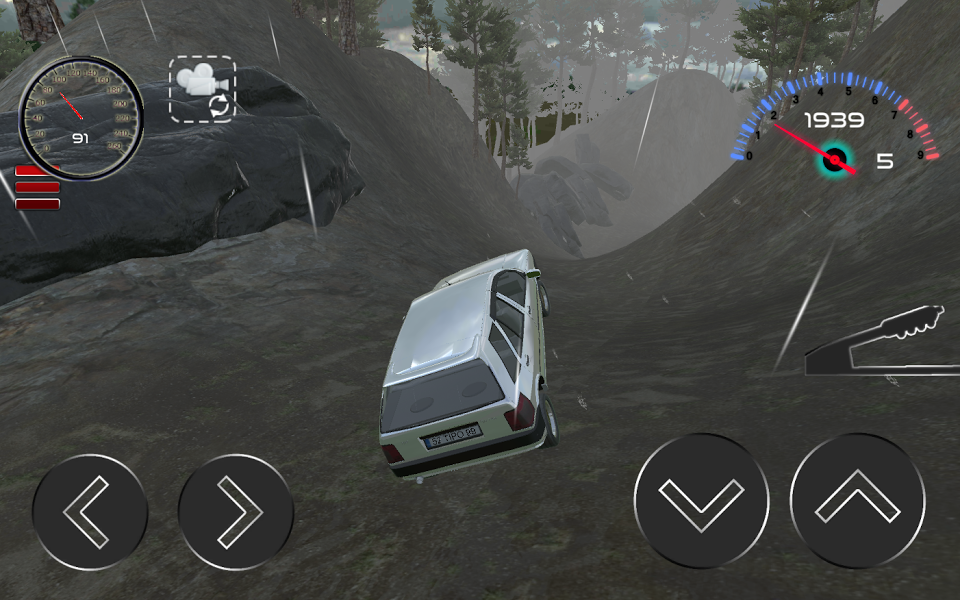Switch camera view with the camera icon
Image resolution: width=960 pixels, height=600 pixels.
click(x=203, y=89)
